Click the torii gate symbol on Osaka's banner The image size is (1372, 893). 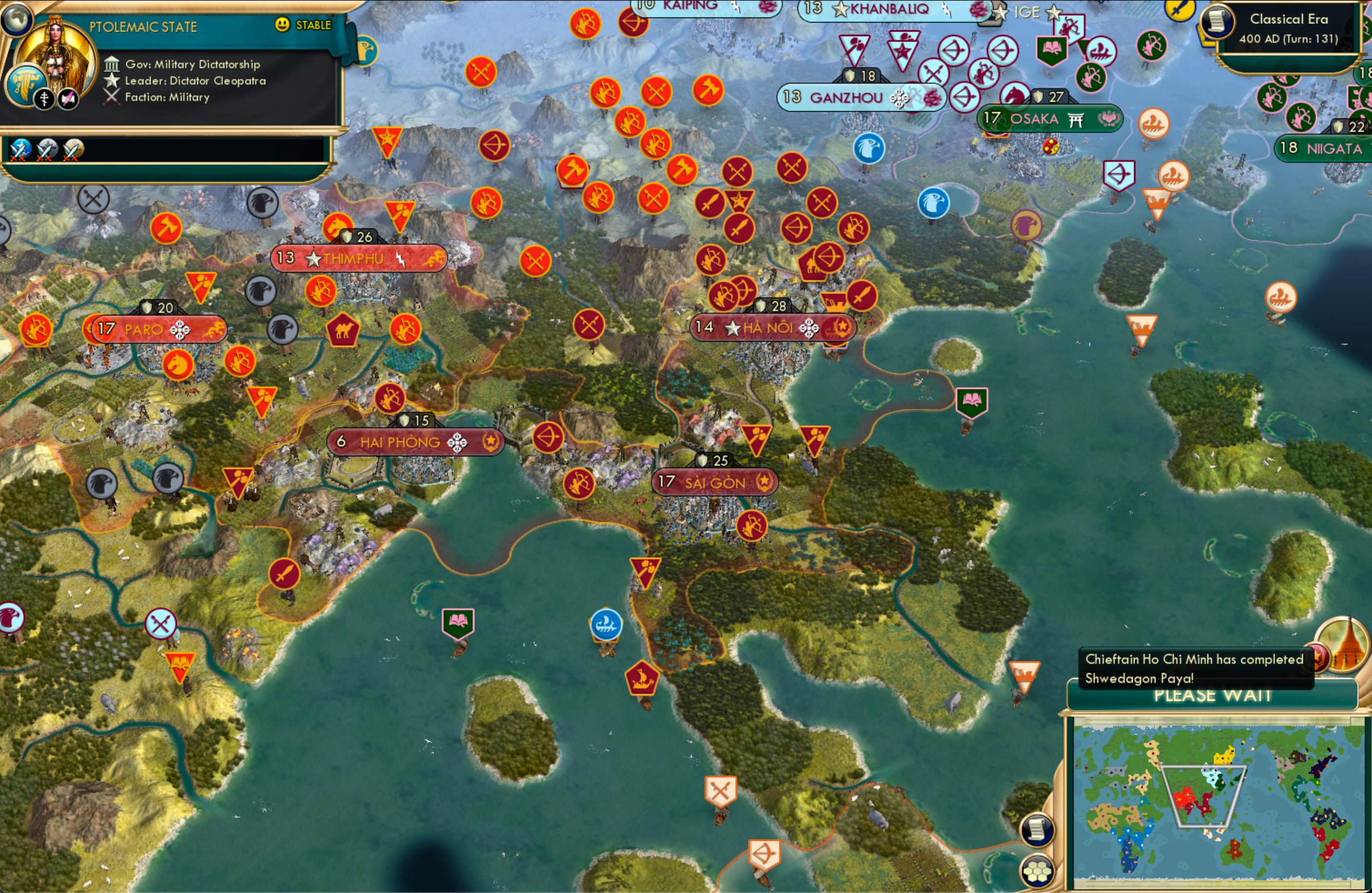tap(1076, 119)
